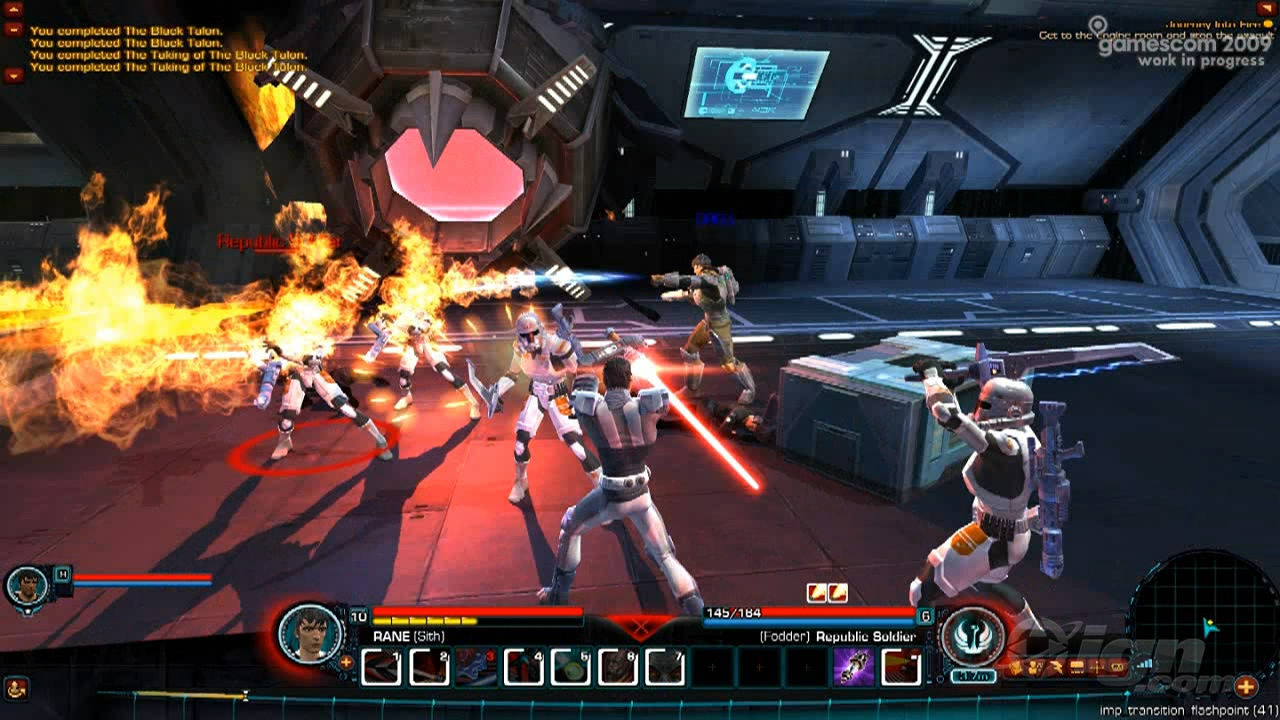Click the orange plus button below the minimap

1245,686
